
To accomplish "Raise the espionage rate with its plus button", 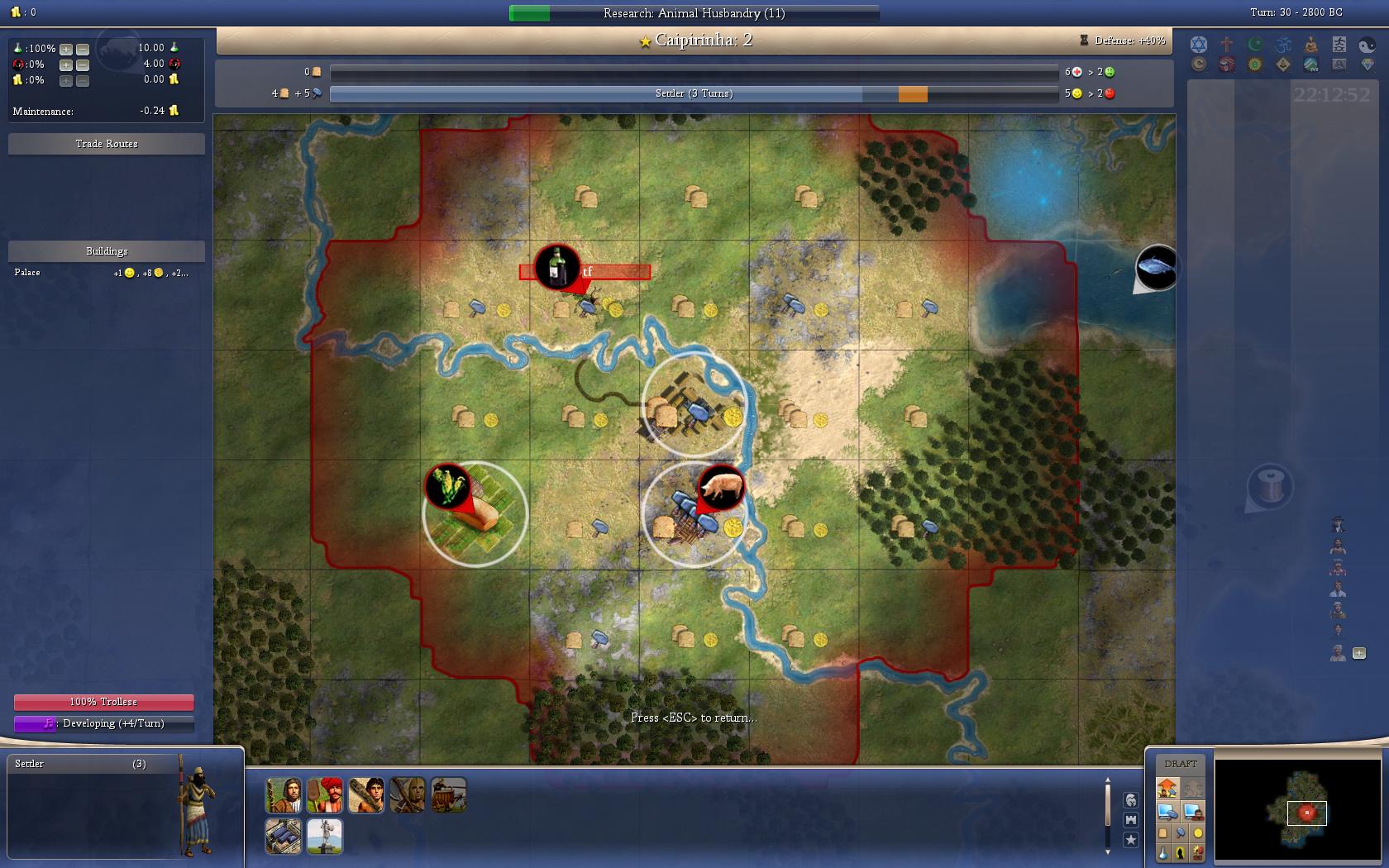I will pyautogui.click(x=66, y=64).
